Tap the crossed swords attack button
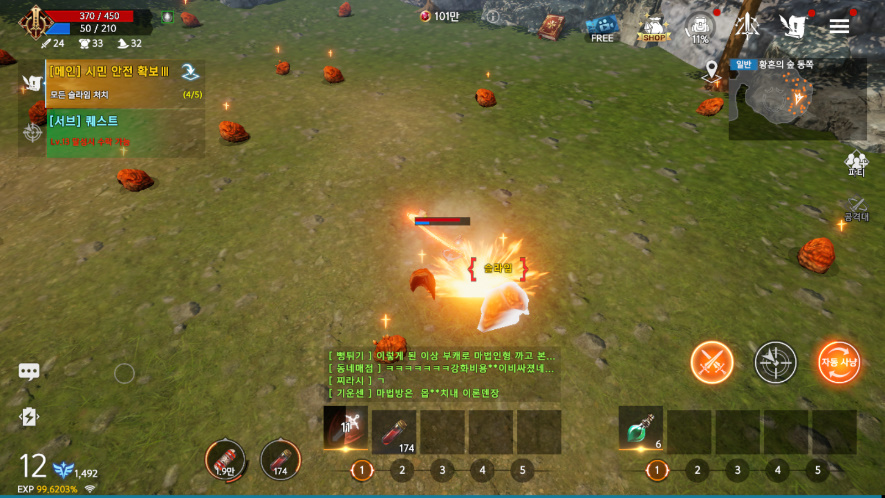This screenshot has height=498, width=885. [712, 362]
